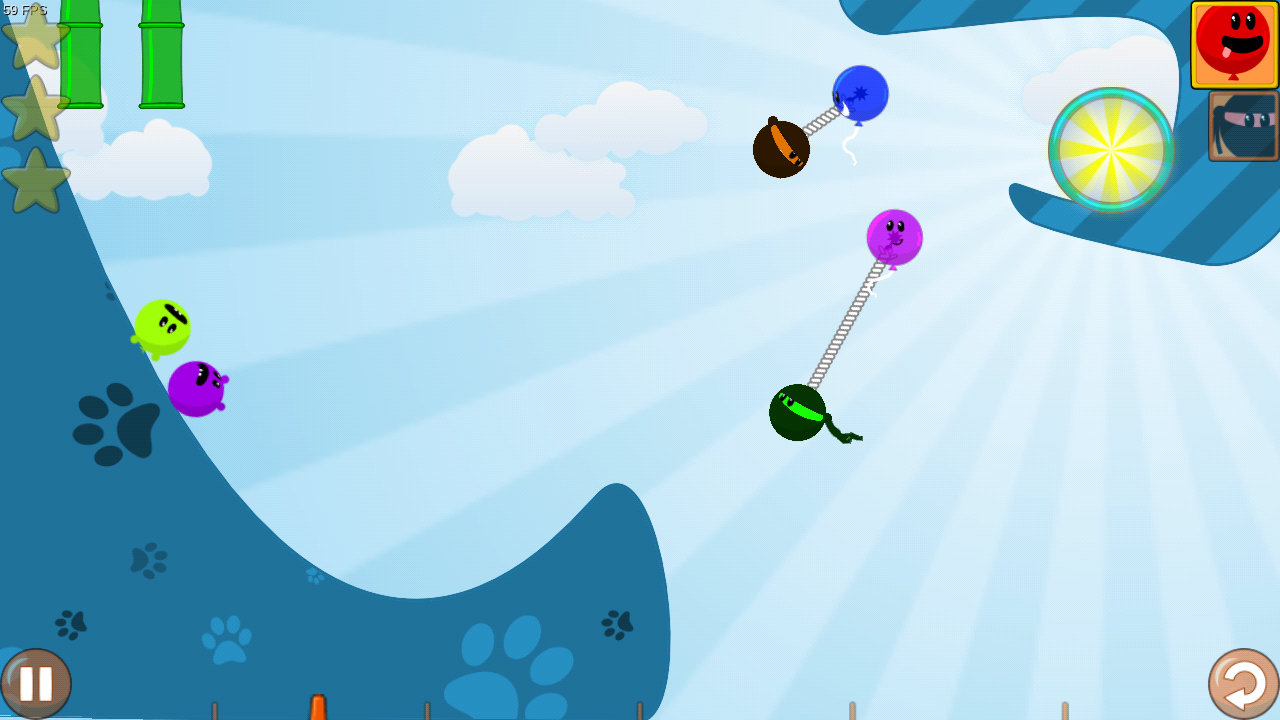Click the bottom star indicator
Screen dimensions: 1280x720
coord(35,181)
